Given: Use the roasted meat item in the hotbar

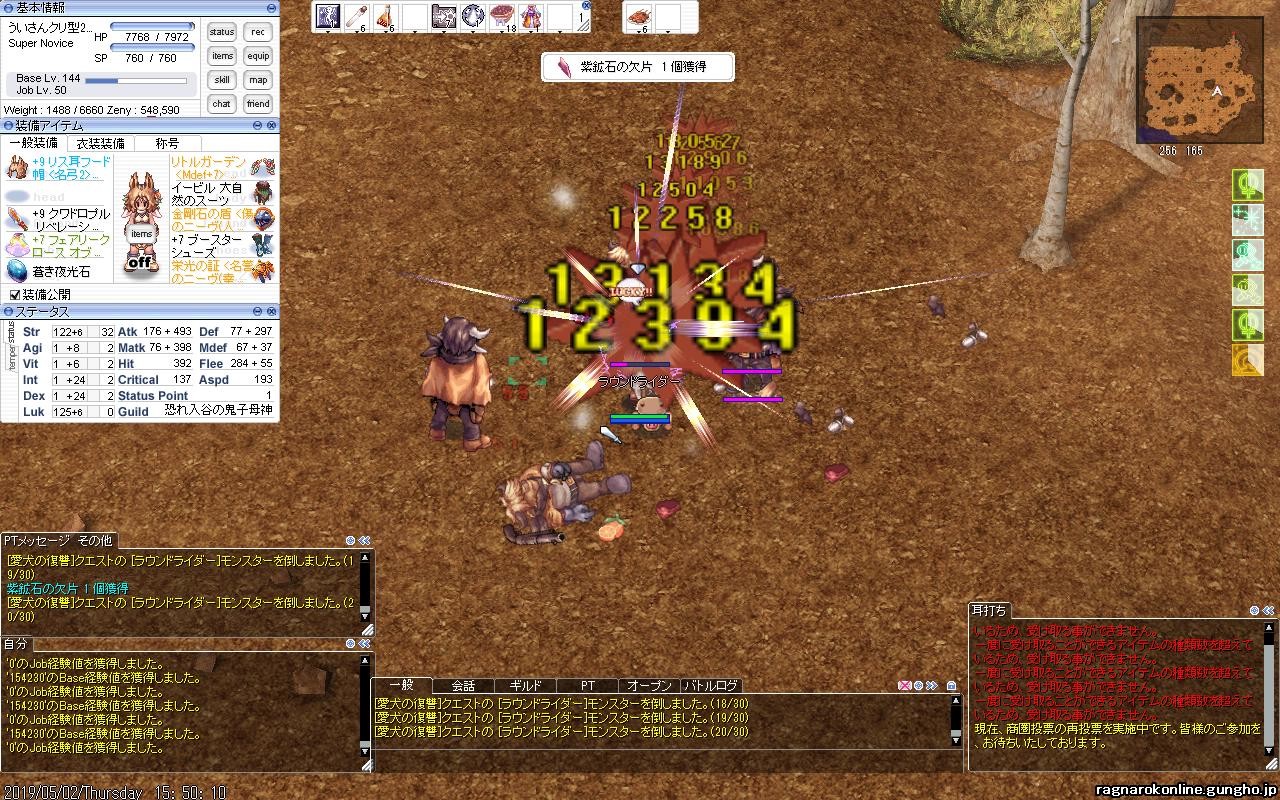Looking at the screenshot, I should 638,17.
